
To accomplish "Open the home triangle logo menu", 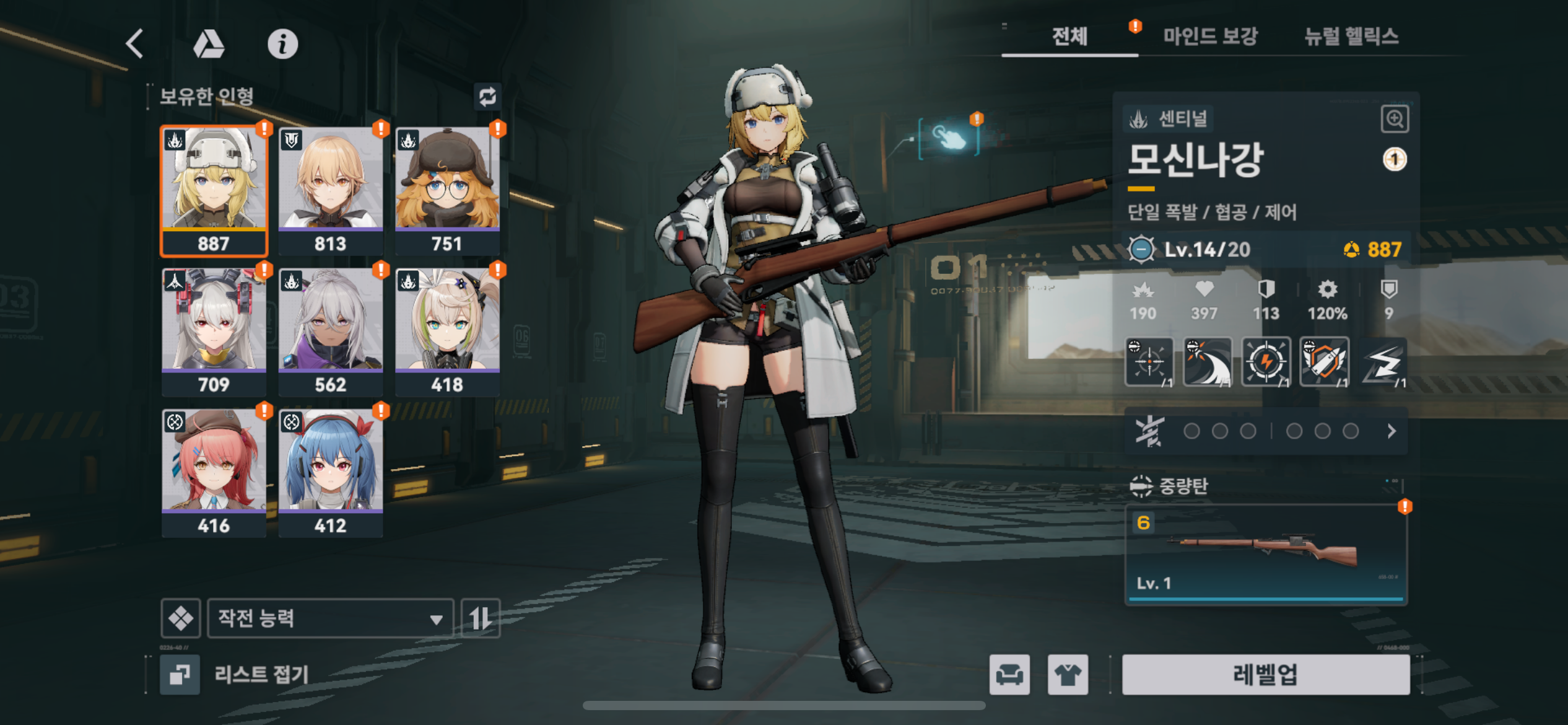I will 209,44.
